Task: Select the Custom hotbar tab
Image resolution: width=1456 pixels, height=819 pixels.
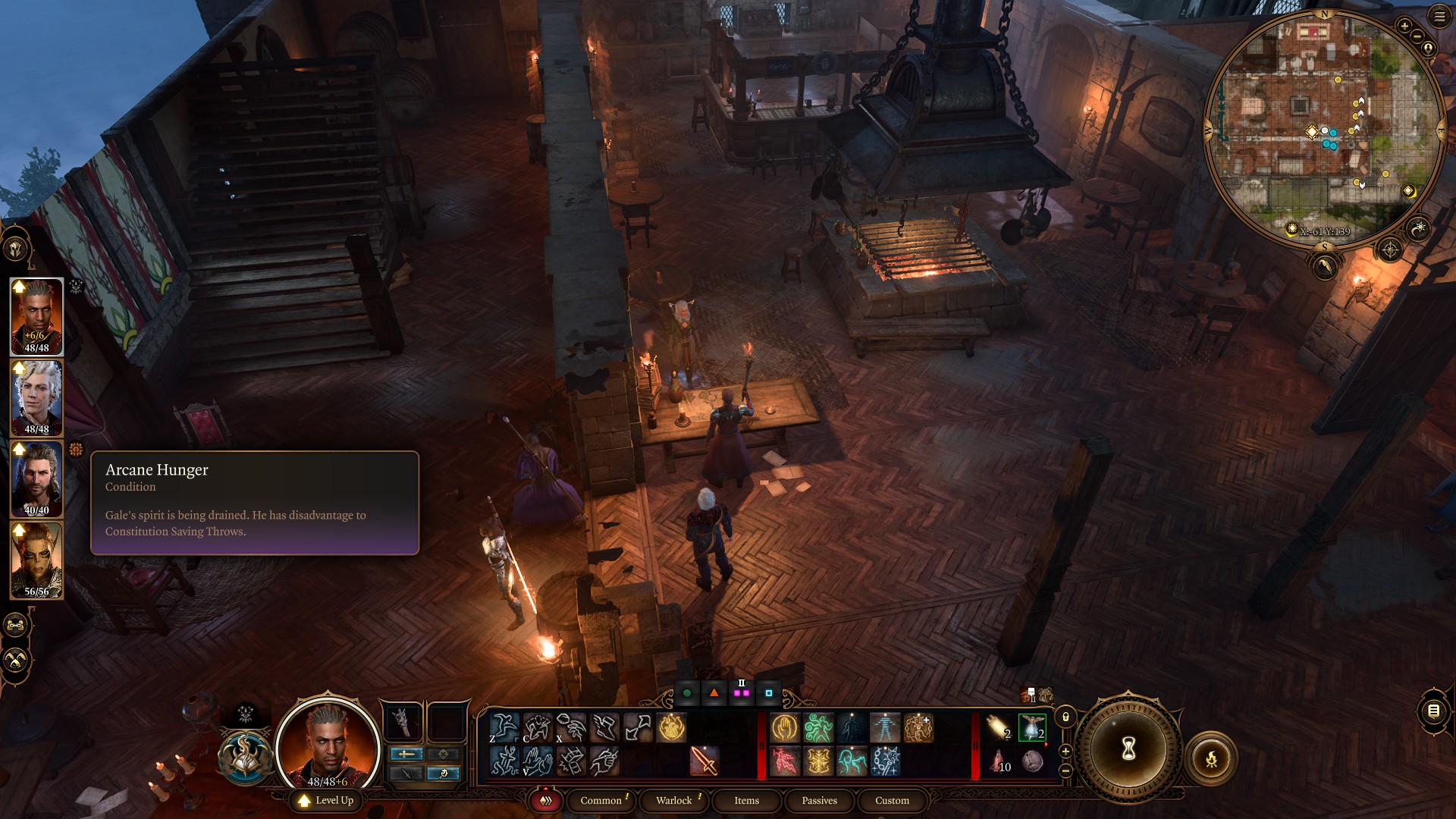Action: pyautogui.click(x=892, y=801)
